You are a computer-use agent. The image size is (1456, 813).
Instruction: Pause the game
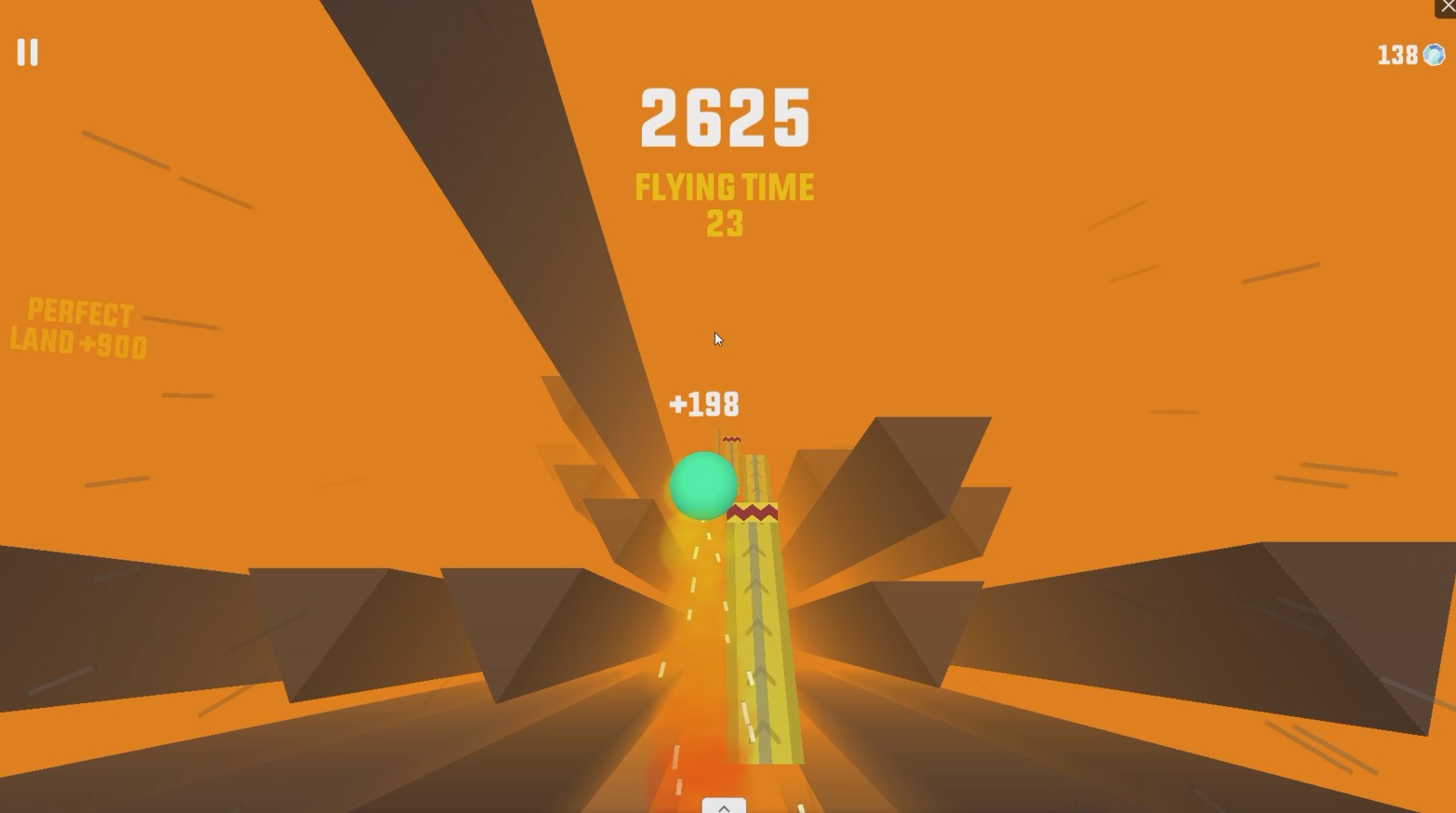tap(28, 52)
